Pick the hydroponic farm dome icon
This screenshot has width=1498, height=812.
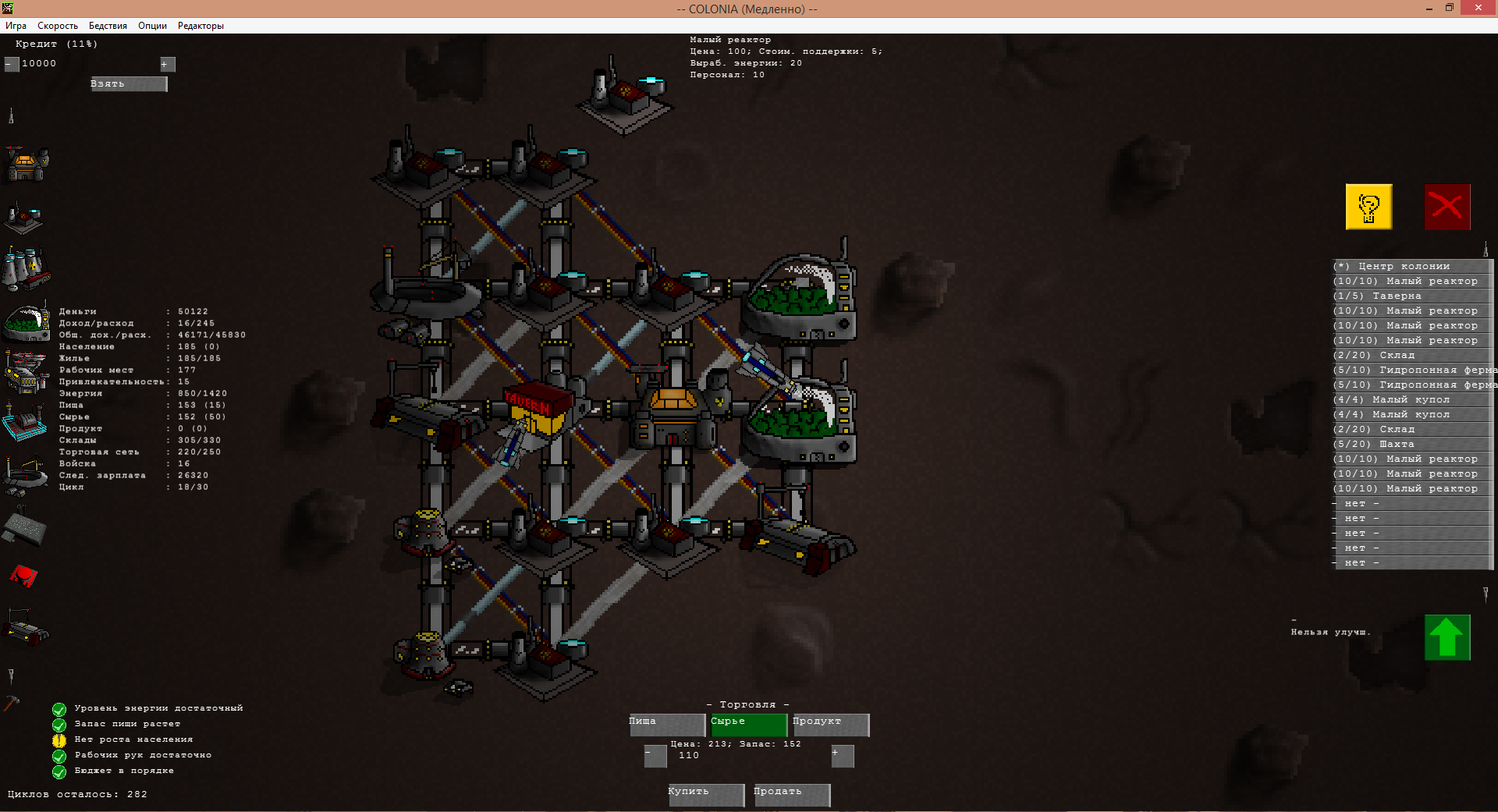coord(27,322)
